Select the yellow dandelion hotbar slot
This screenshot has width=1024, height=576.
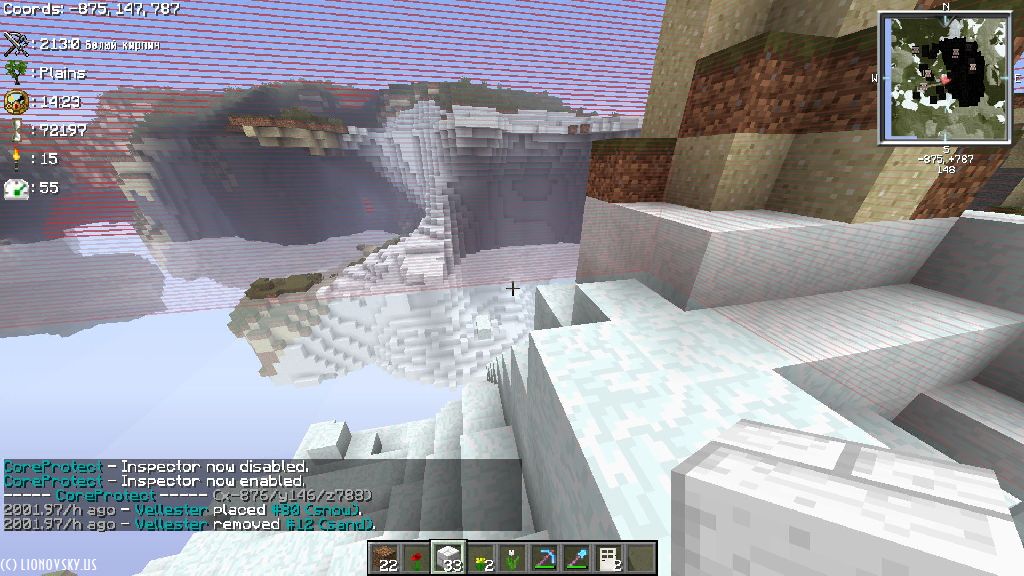click(481, 557)
